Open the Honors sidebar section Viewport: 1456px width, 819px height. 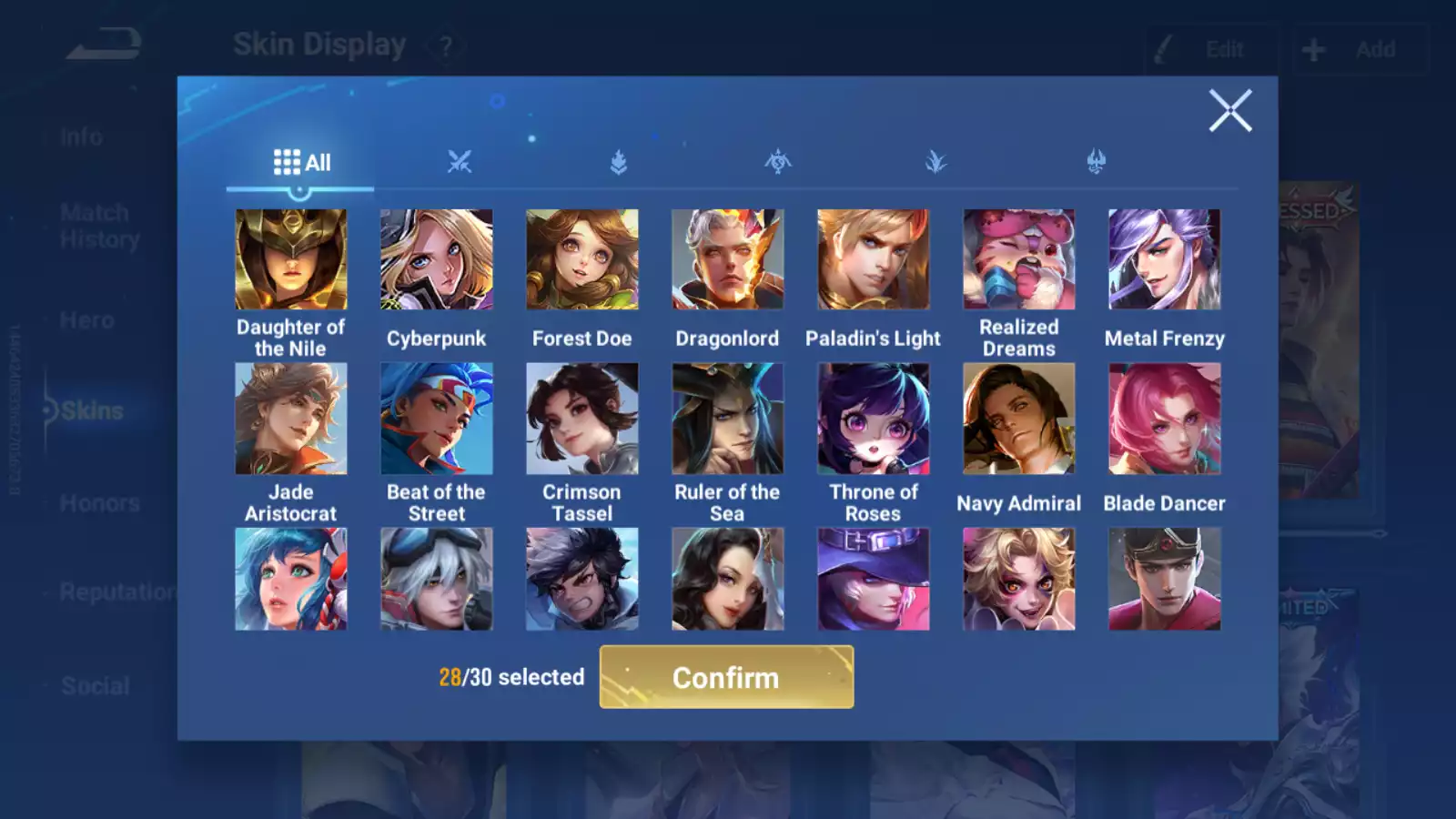tap(100, 502)
